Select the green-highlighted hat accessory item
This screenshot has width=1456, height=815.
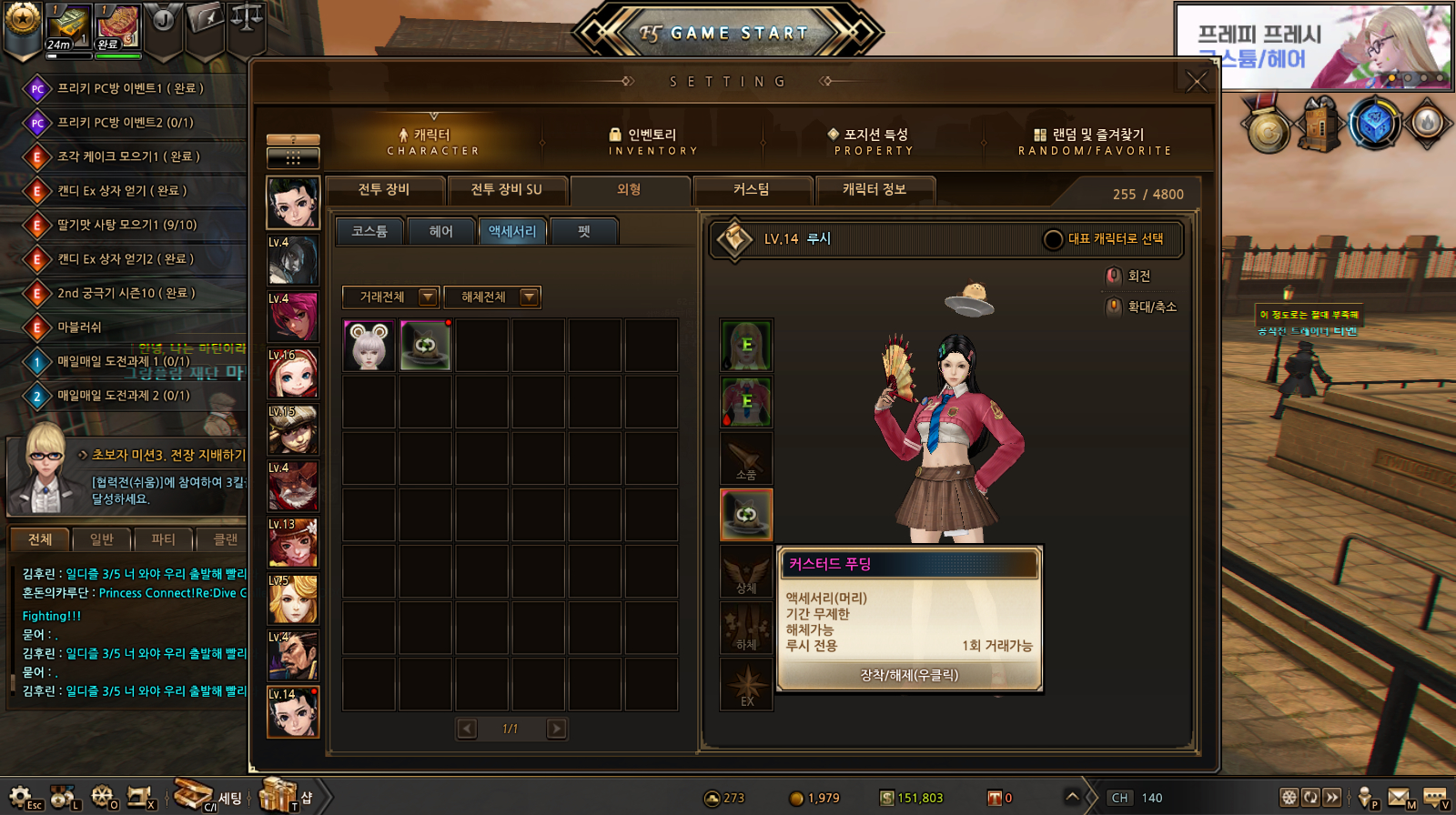[425, 346]
